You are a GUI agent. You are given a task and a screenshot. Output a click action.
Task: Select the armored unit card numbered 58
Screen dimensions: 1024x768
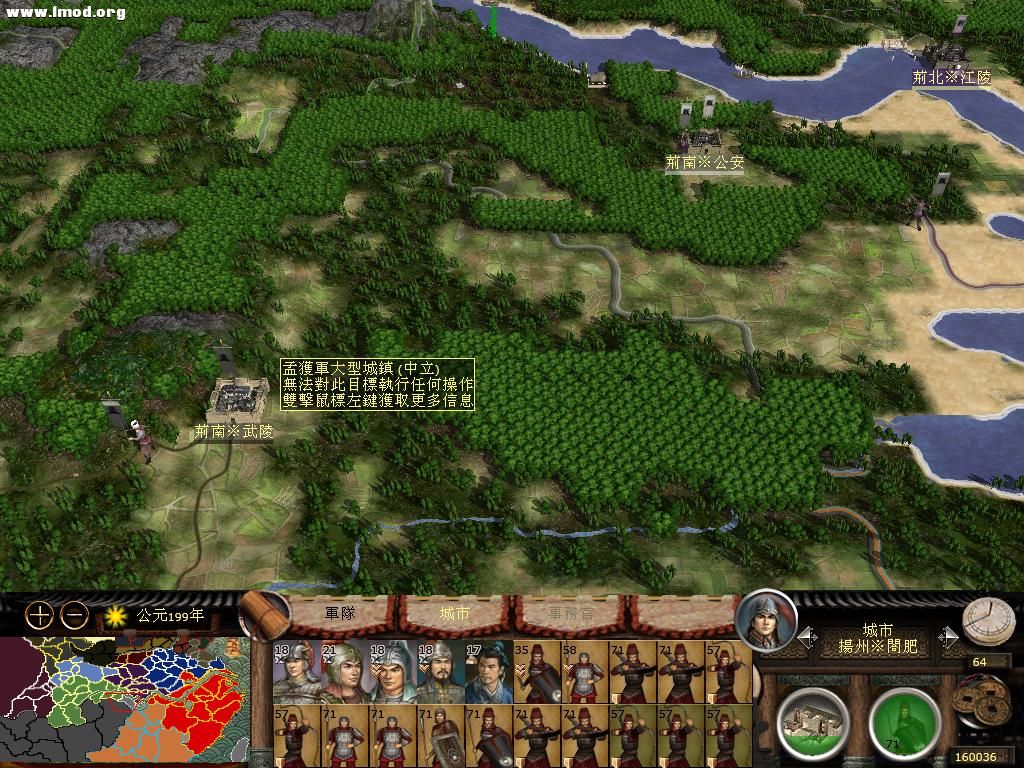coord(585,672)
